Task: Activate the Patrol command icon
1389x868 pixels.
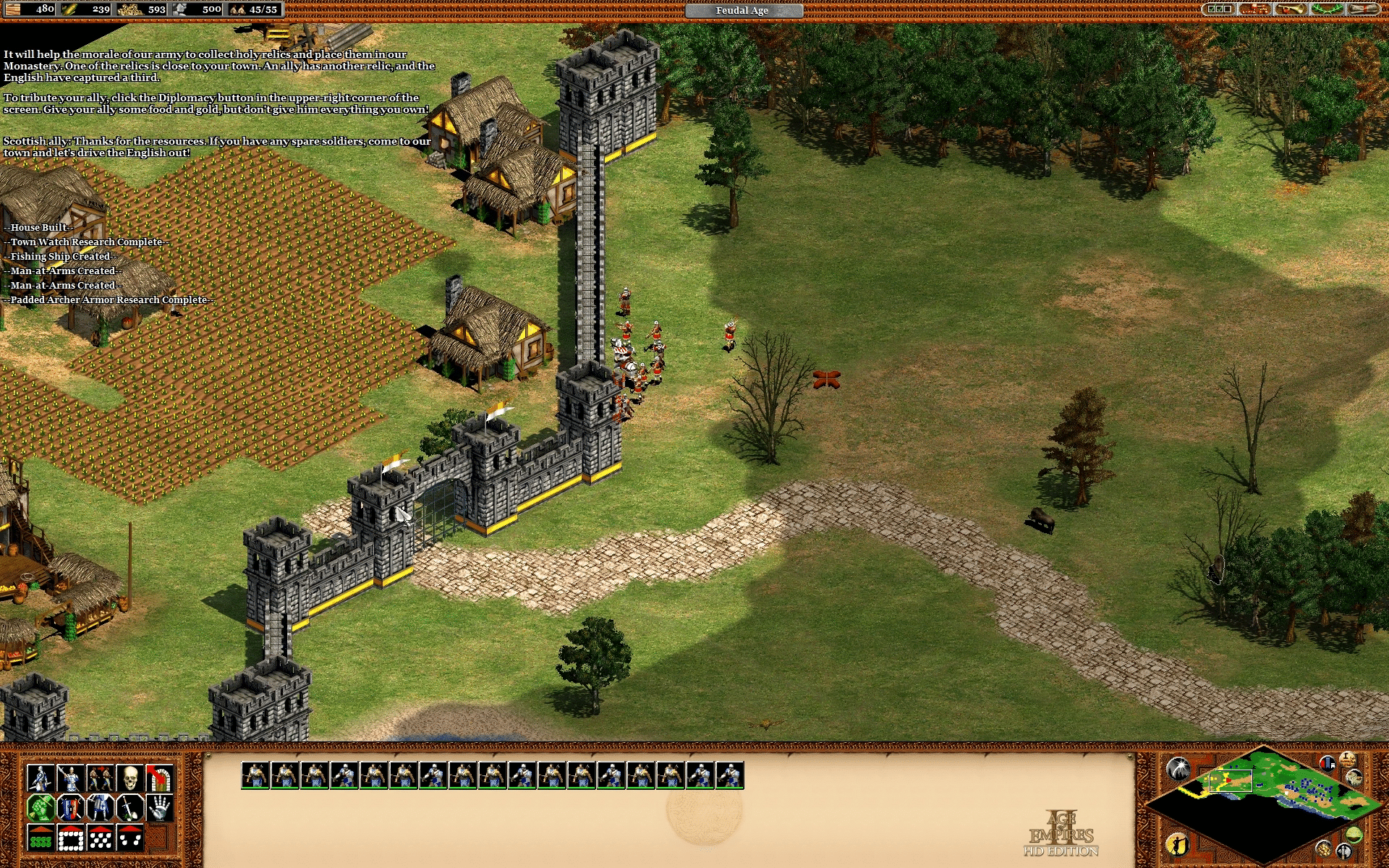Action: (41, 778)
